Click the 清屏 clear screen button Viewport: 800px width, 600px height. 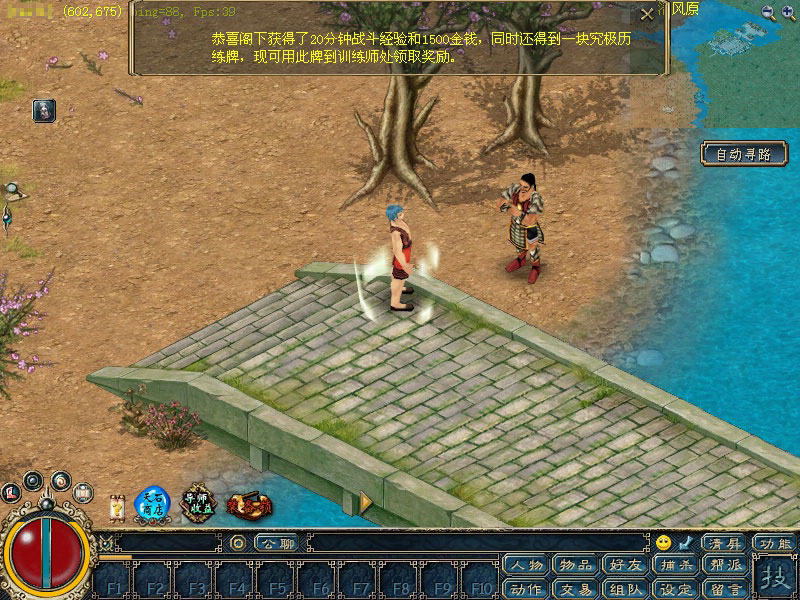click(x=724, y=543)
